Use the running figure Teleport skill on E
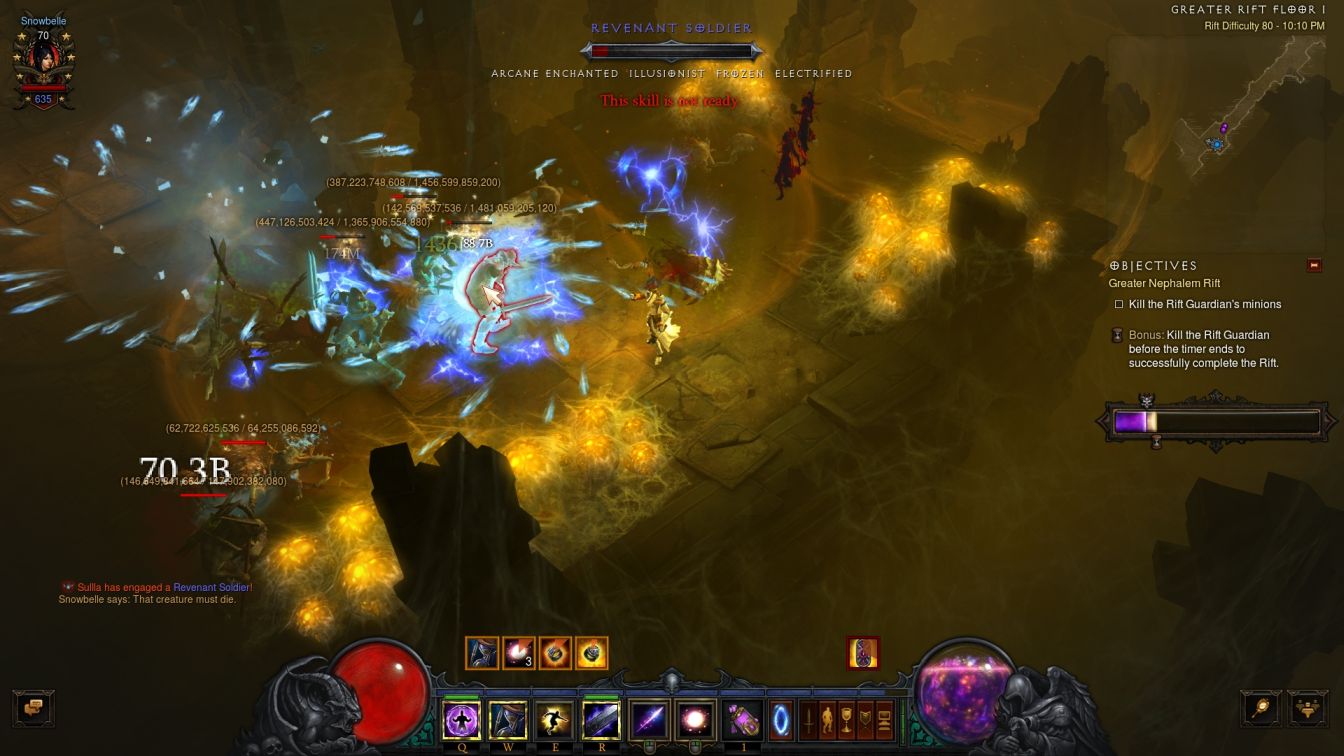Viewport: 1344px width, 756px height. click(553, 720)
